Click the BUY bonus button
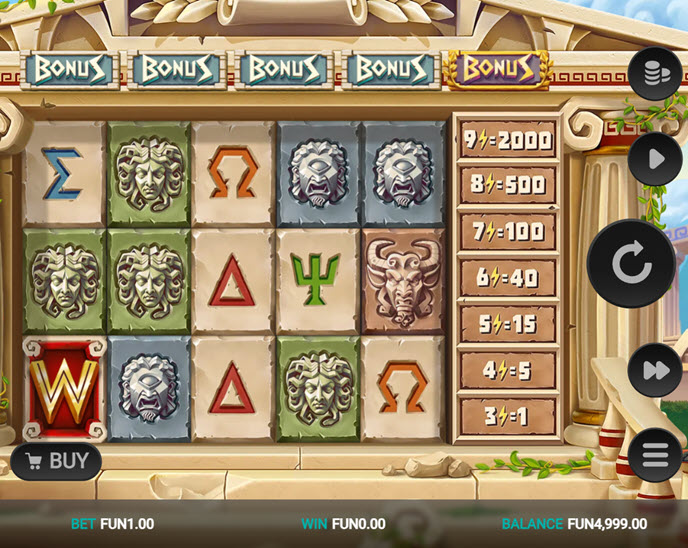The height and width of the screenshot is (548, 688). pyautogui.click(x=57, y=461)
